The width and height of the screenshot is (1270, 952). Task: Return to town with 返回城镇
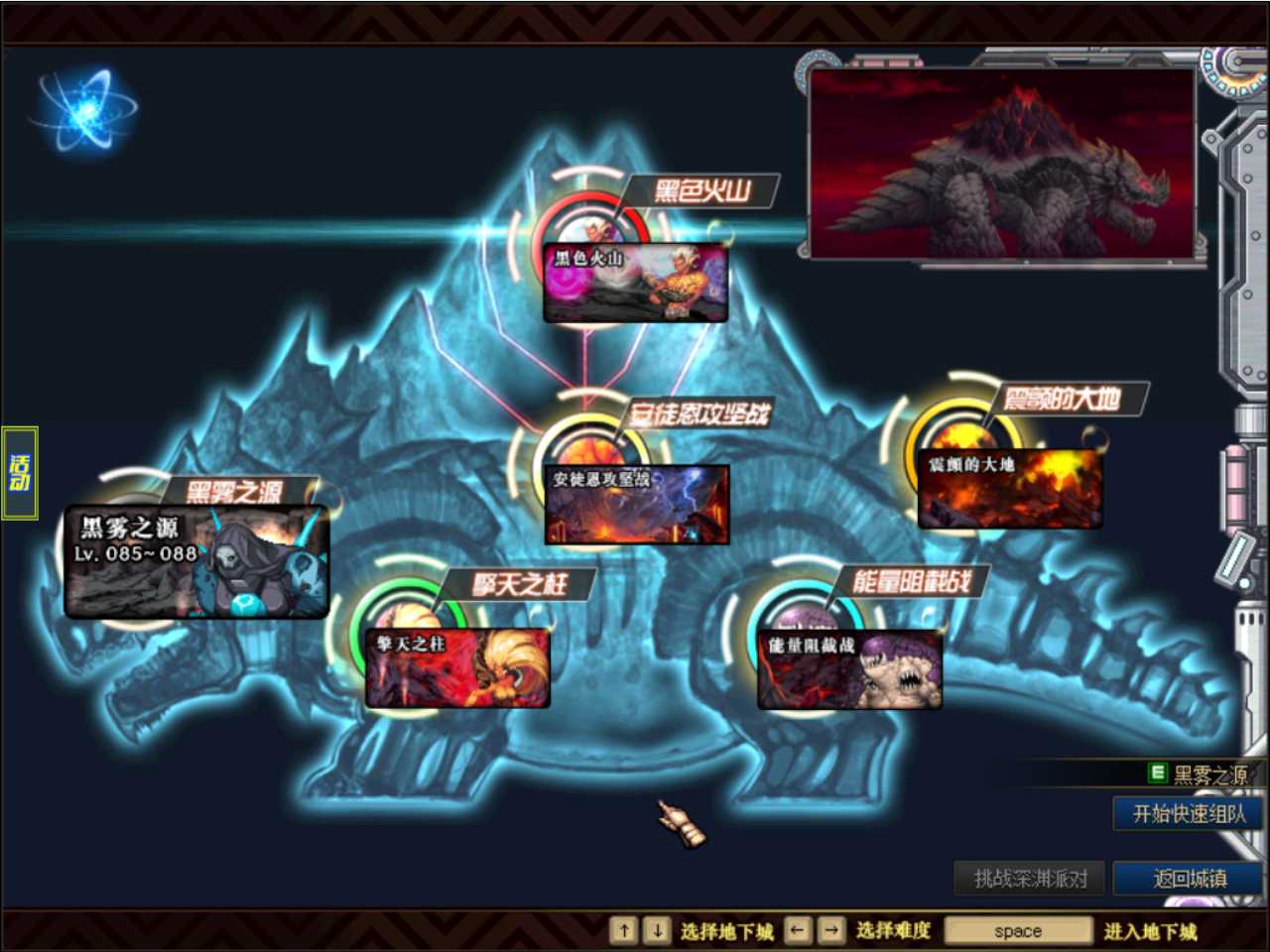(1188, 879)
